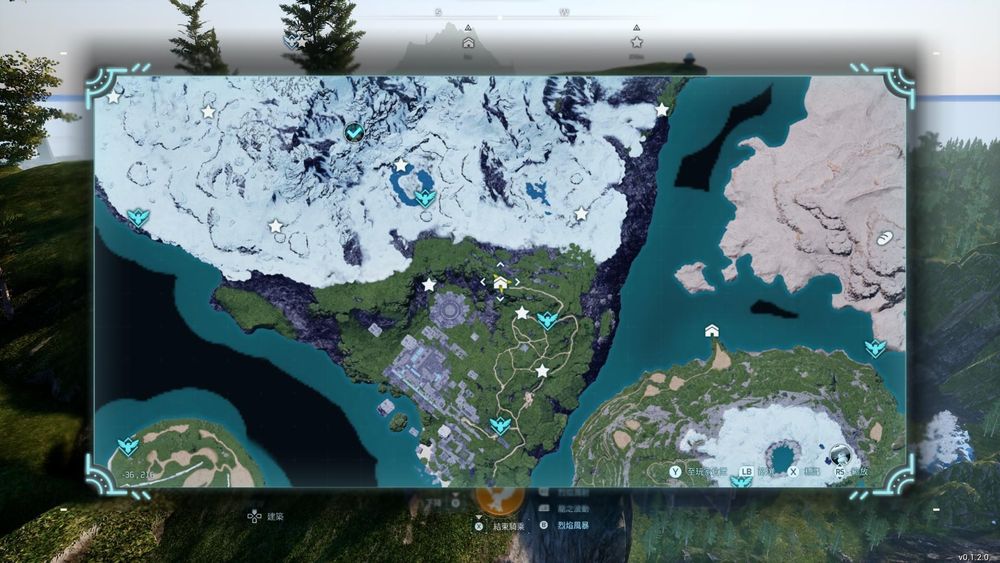Select the green checkmark marker in the snowfield
1000x563 pixels.
coord(353,132)
